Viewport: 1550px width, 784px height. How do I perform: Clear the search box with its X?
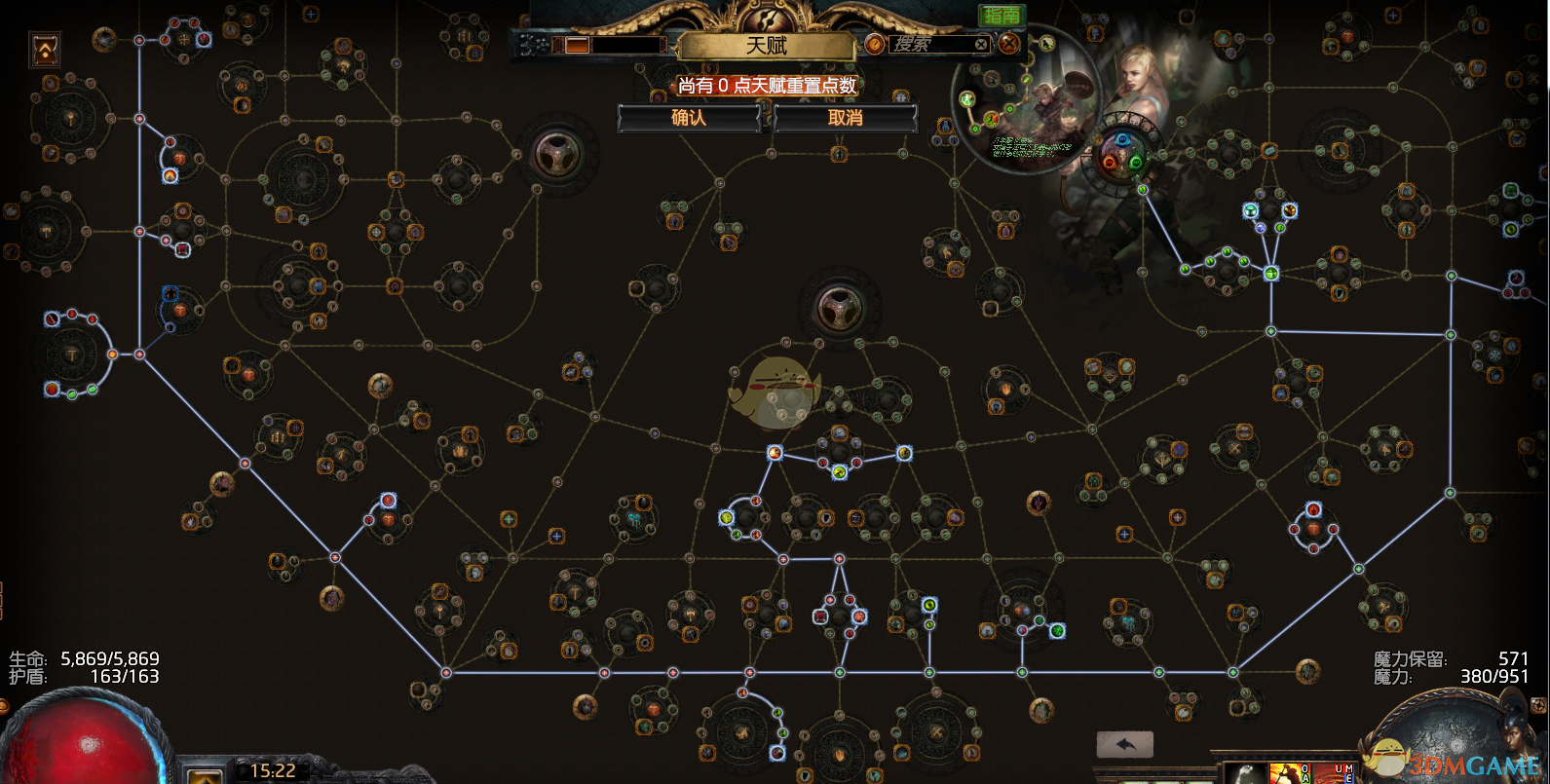click(x=981, y=44)
